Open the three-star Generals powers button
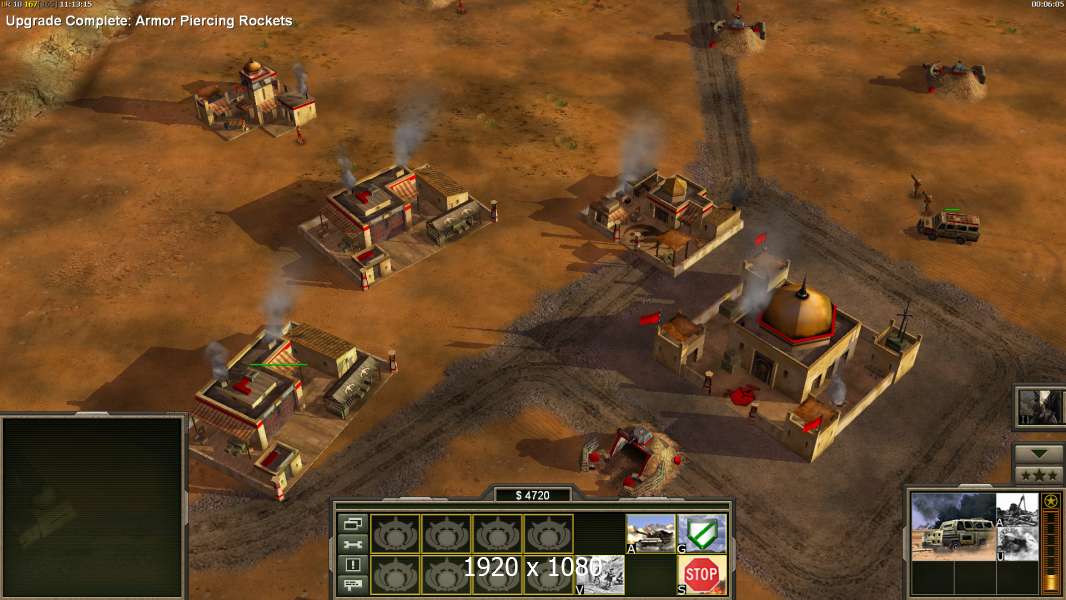 point(1038,475)
